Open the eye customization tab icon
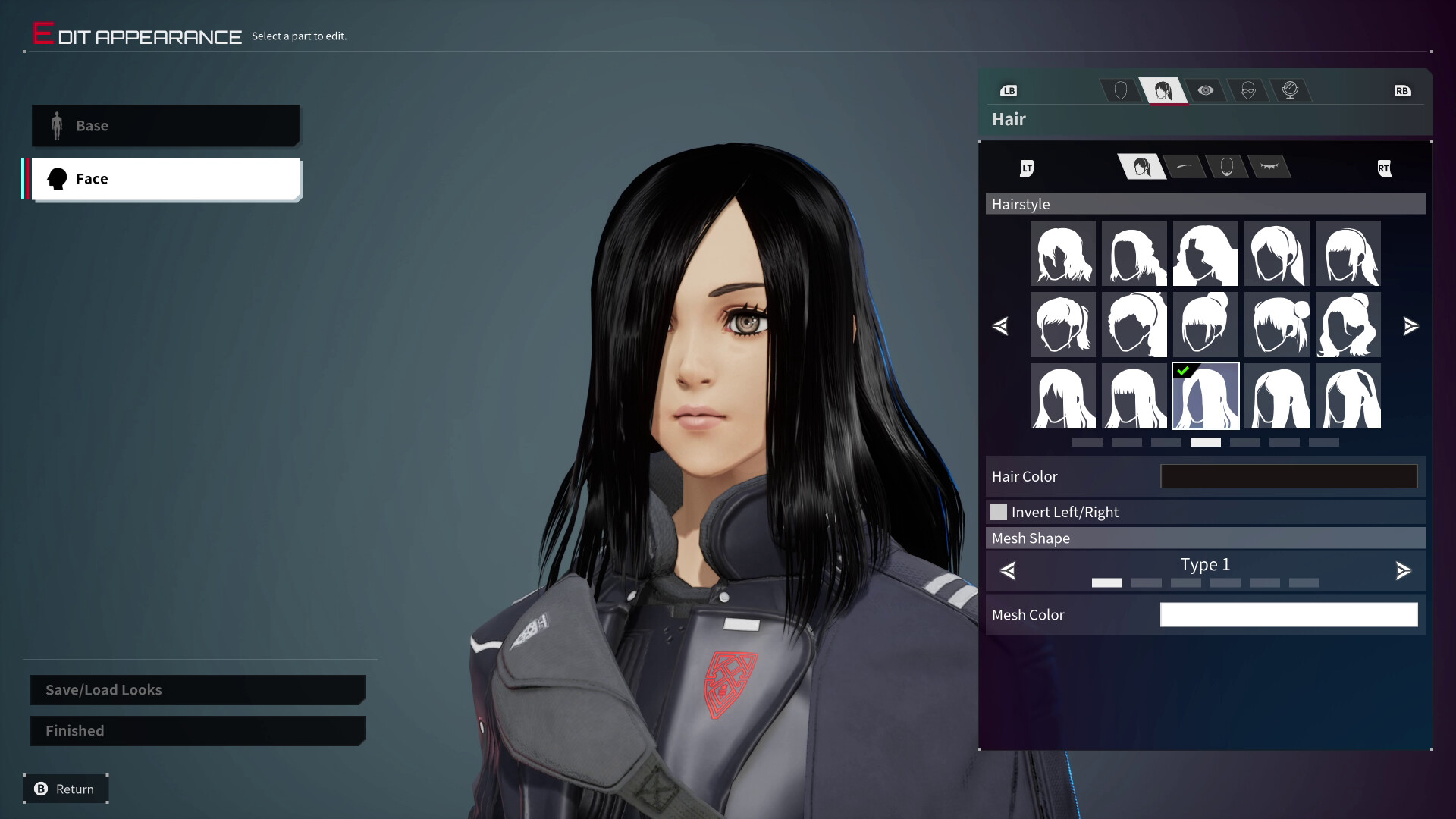 1206,91
